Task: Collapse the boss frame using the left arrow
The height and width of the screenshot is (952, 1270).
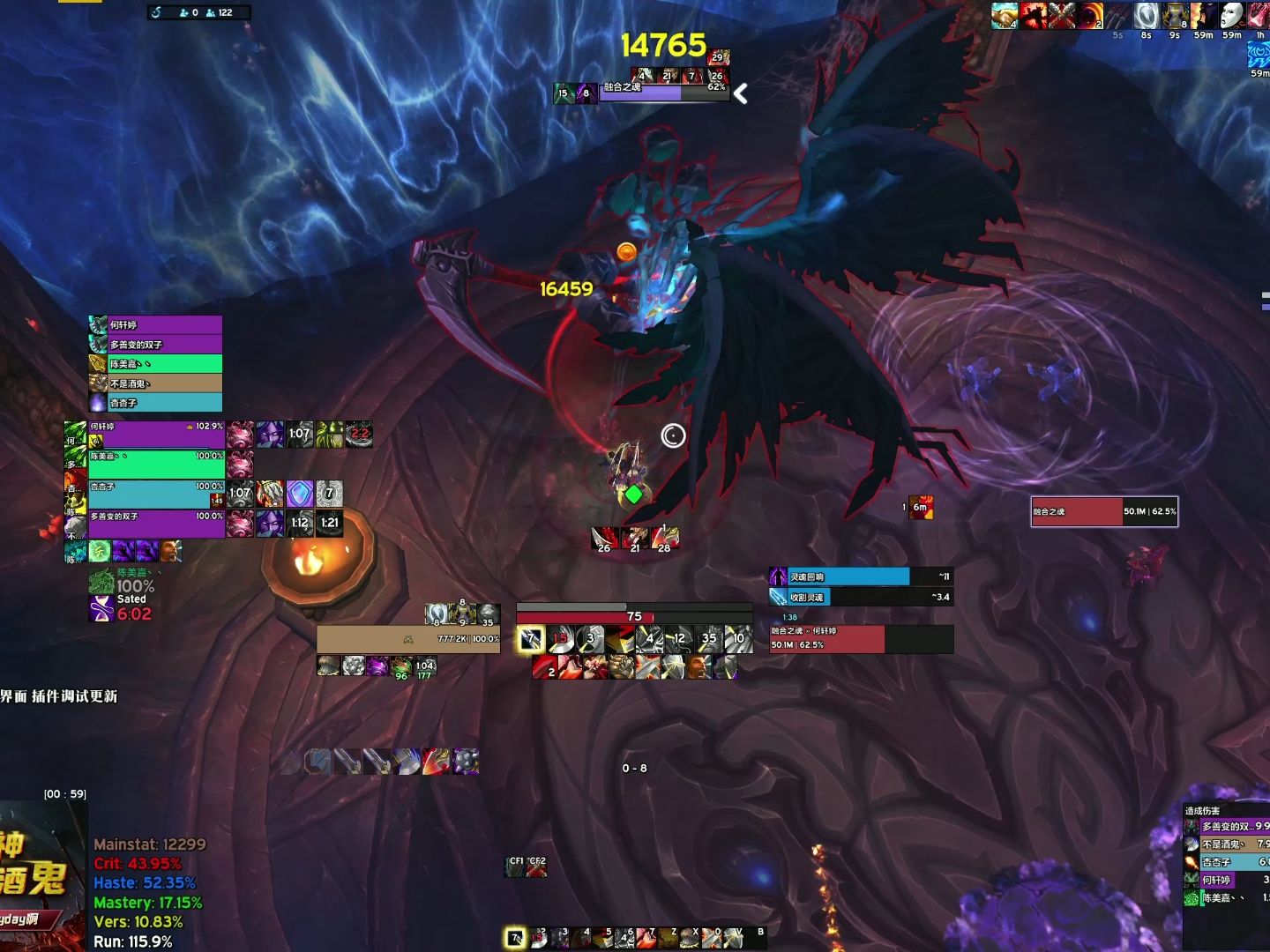Action: (741, 93)
